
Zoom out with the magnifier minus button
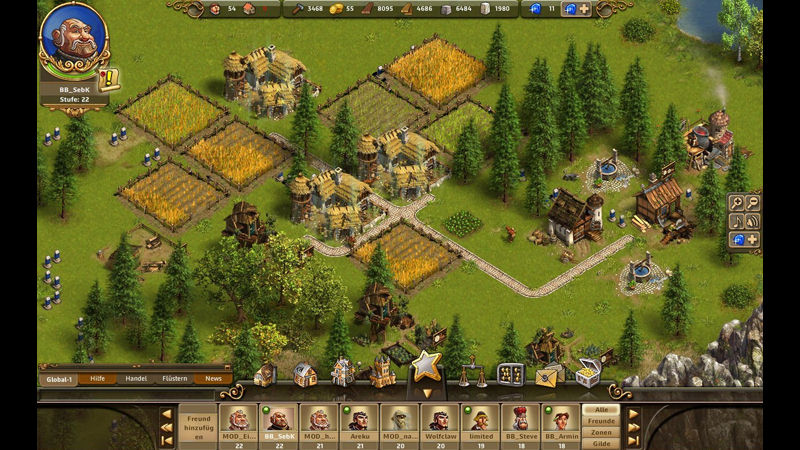751,203
